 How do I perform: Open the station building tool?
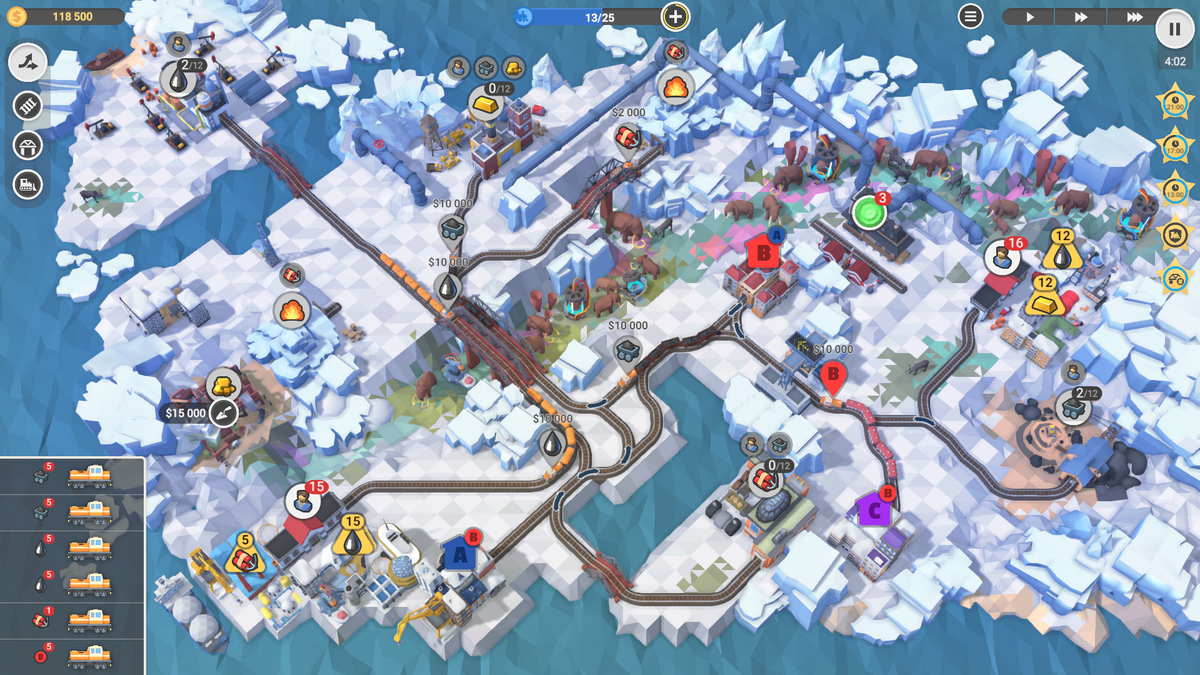coord(28,145)
